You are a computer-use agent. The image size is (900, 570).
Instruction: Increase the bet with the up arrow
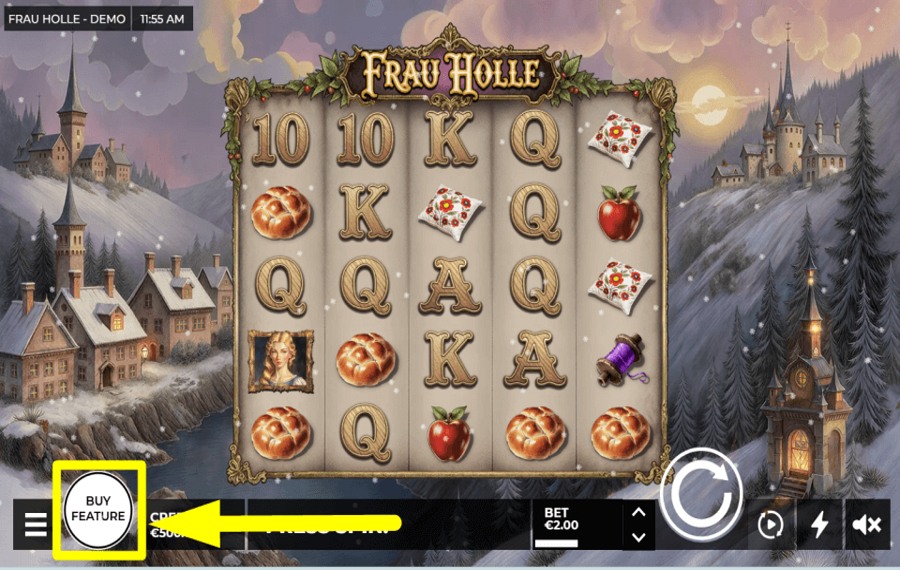638,513
